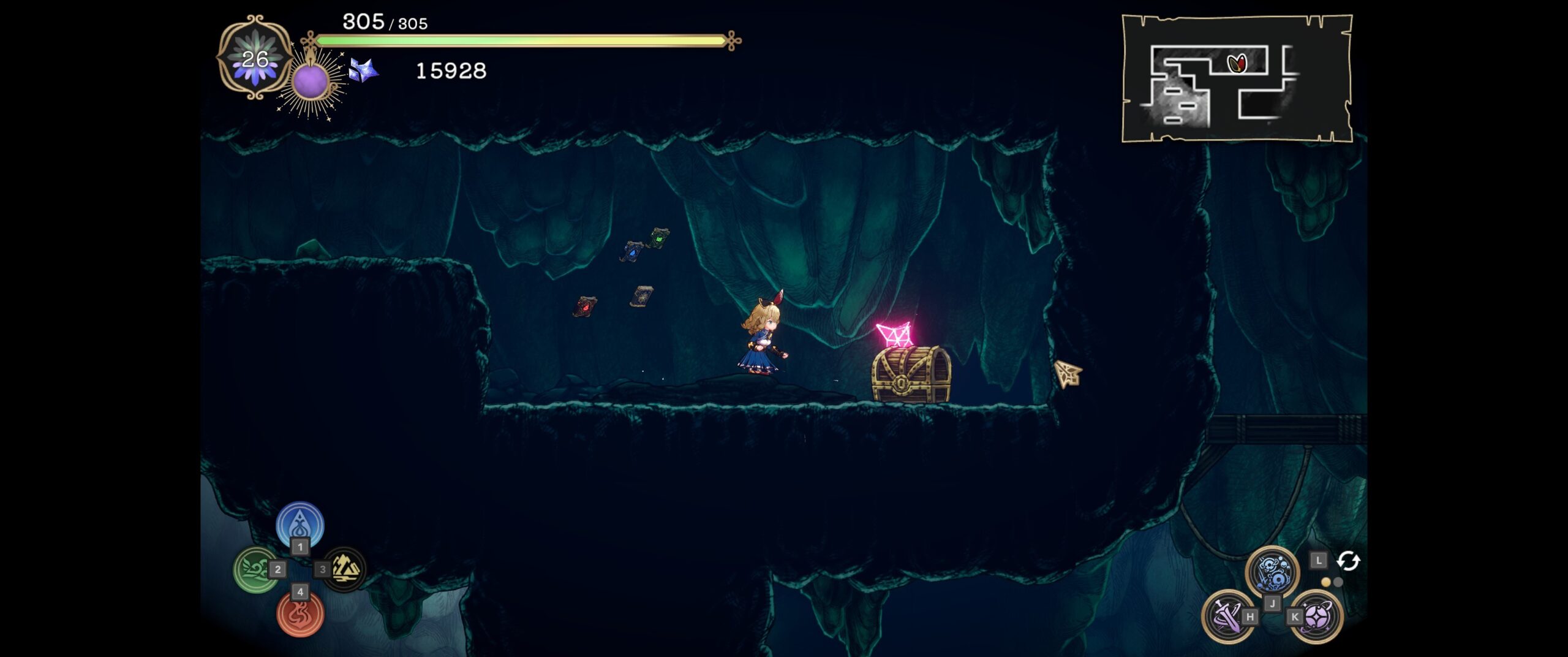Click the level 26 flower emblem
This screenshot has width=1568, height=657.
[x=255, y=58]
